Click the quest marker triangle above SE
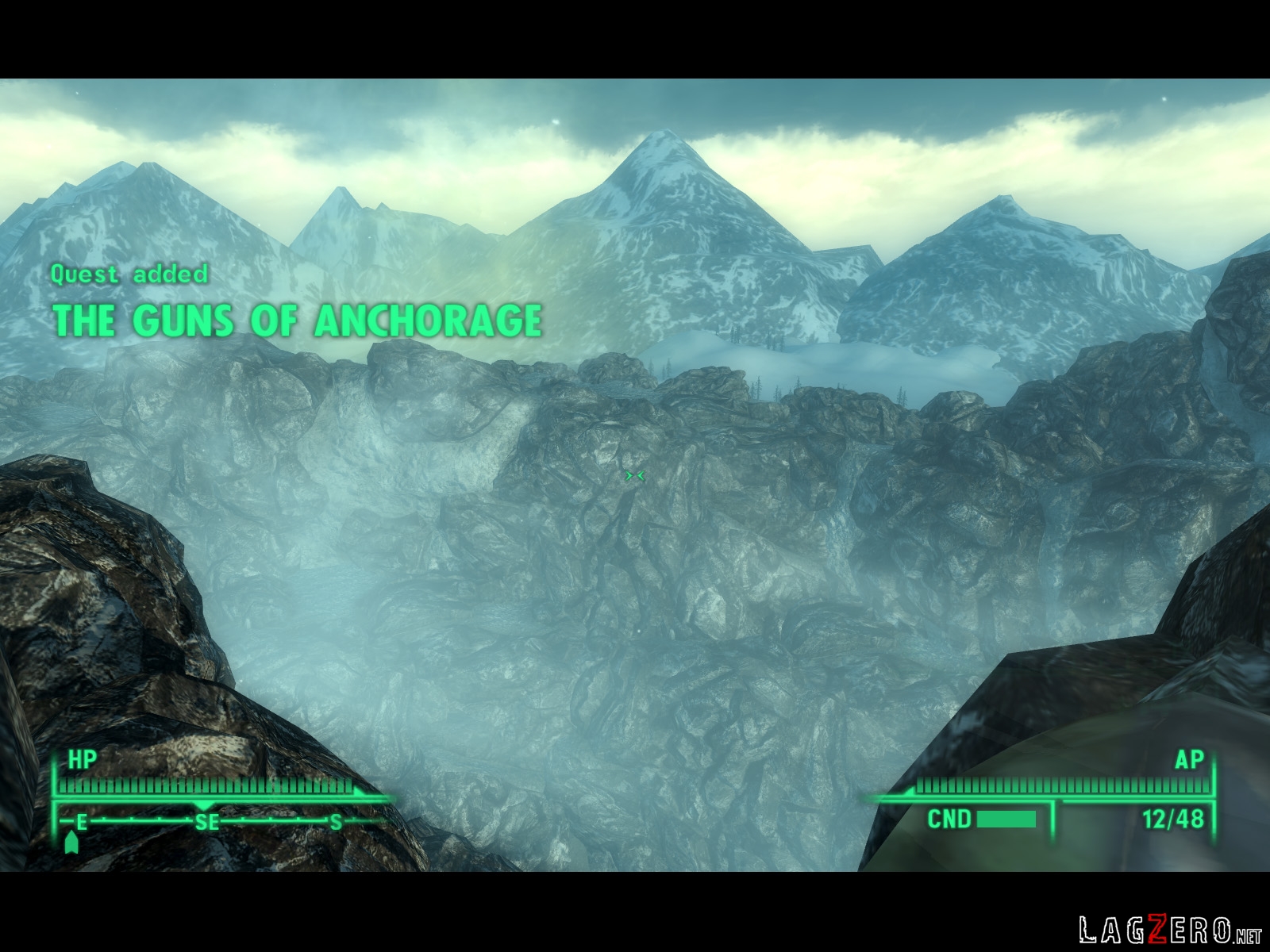The height and width of the screenshot is (952, 1270). click(202, 804)
